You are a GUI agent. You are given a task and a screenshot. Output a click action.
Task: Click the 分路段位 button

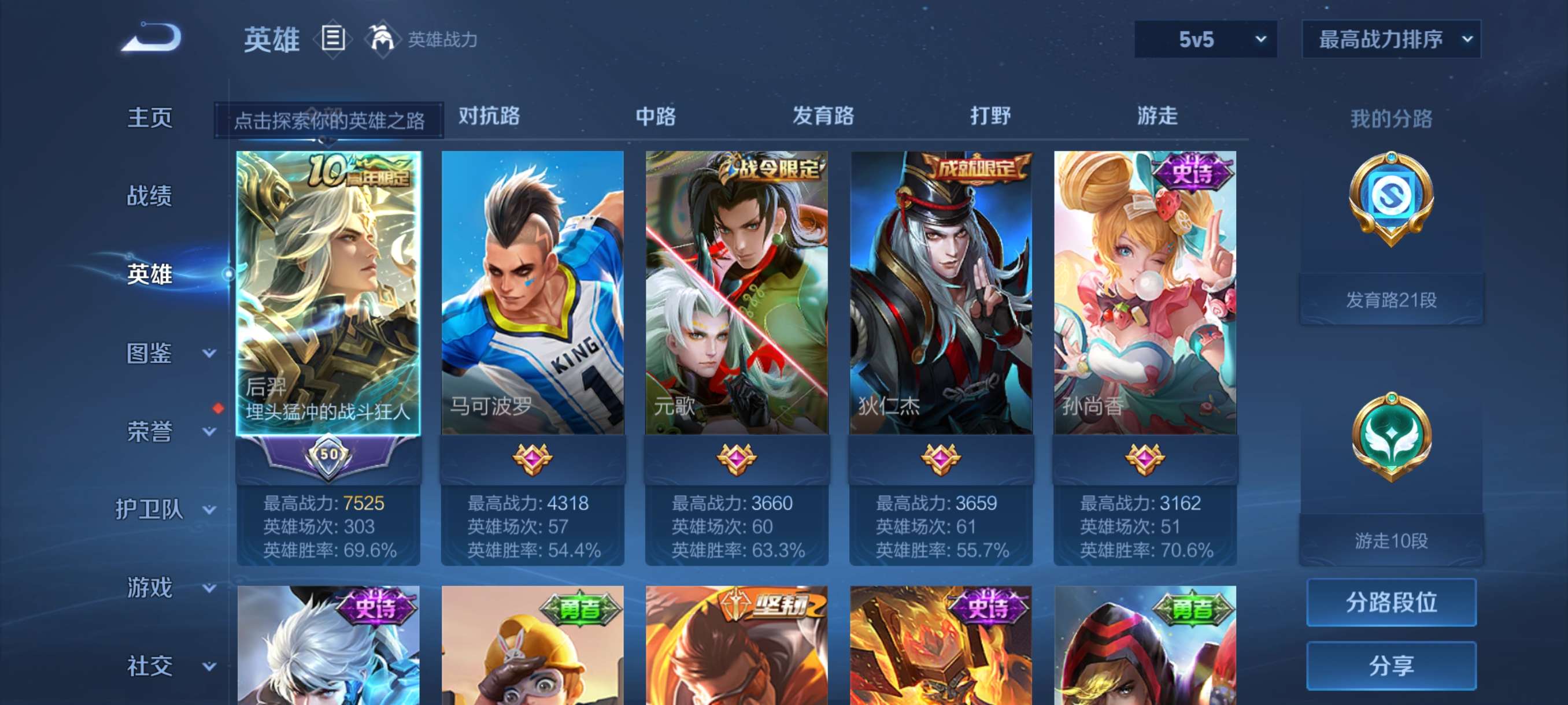[1392, 603]
